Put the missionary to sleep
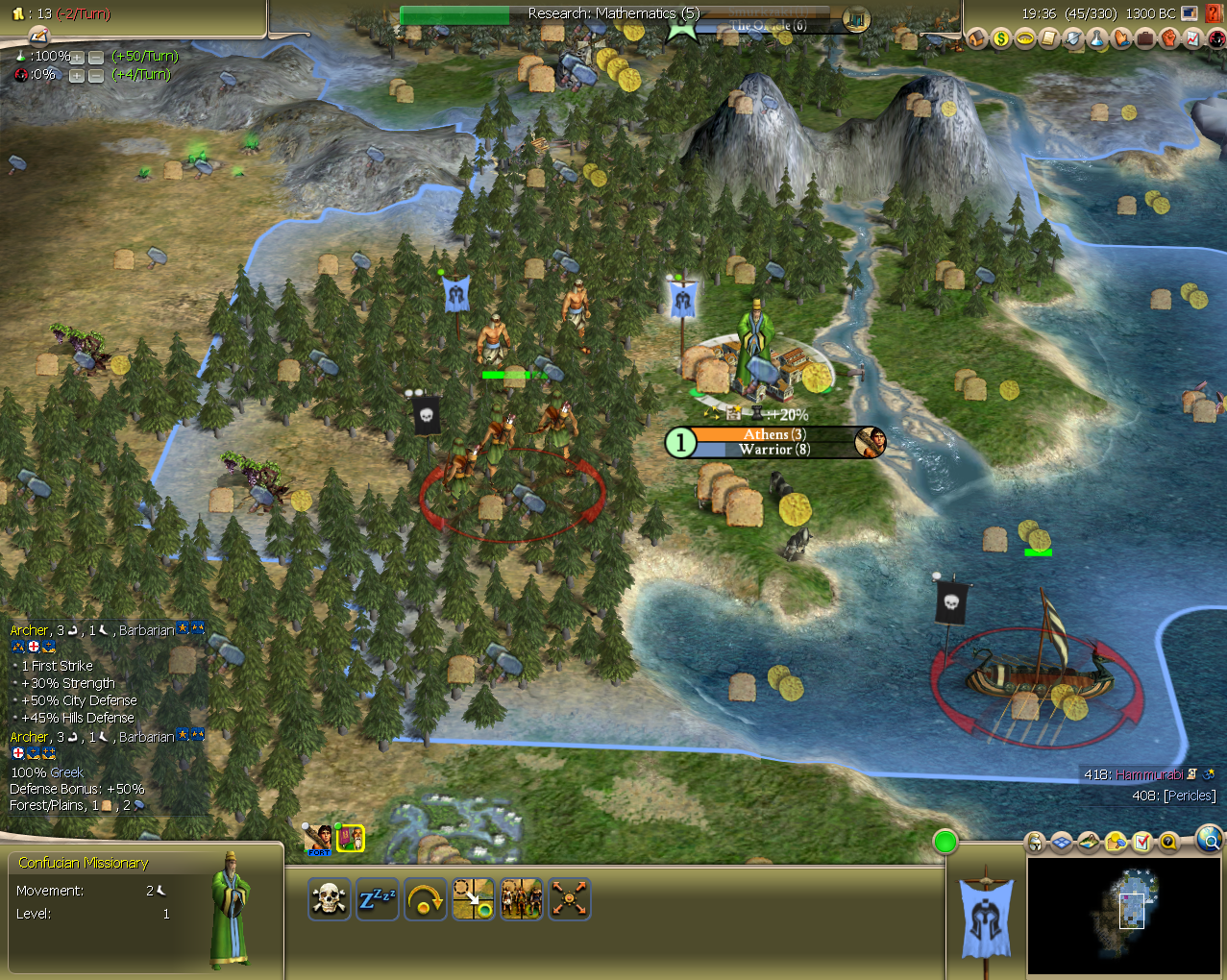Image resolution: width=1227 pixels, height=980 pixels. (377, 899)
